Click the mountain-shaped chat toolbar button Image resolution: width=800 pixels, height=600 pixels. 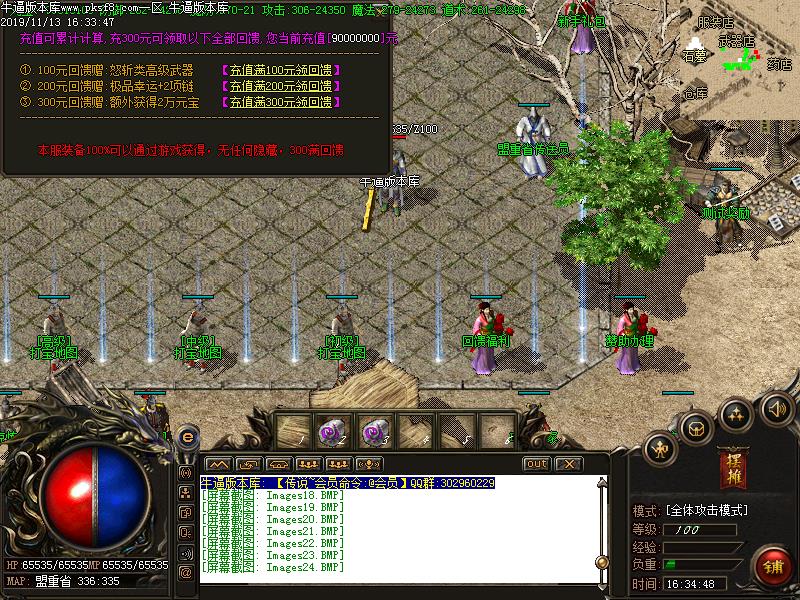(x=217, y=464)
